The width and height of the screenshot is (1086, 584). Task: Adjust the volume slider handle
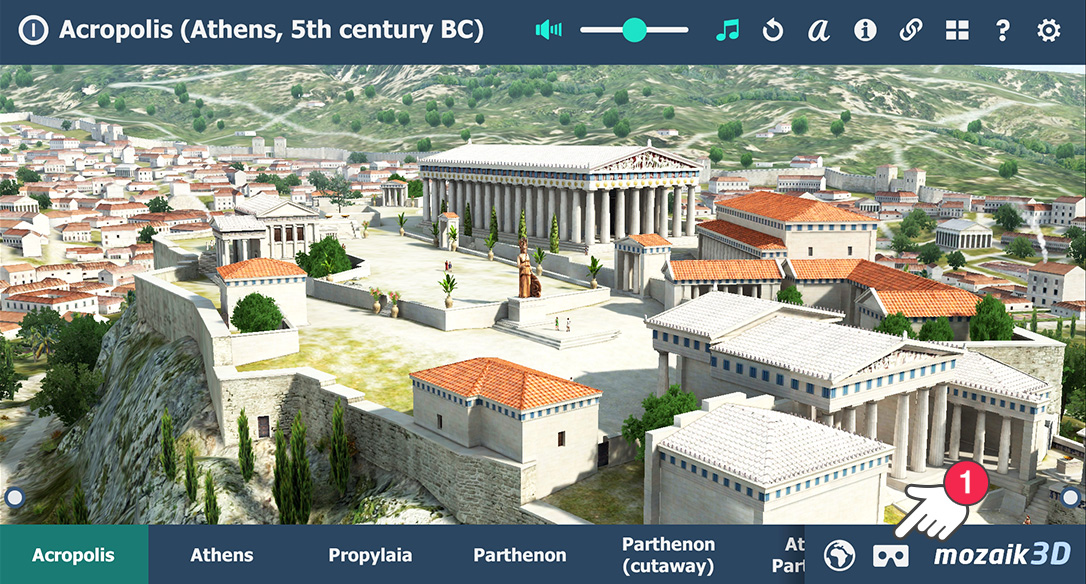point(634,30)
